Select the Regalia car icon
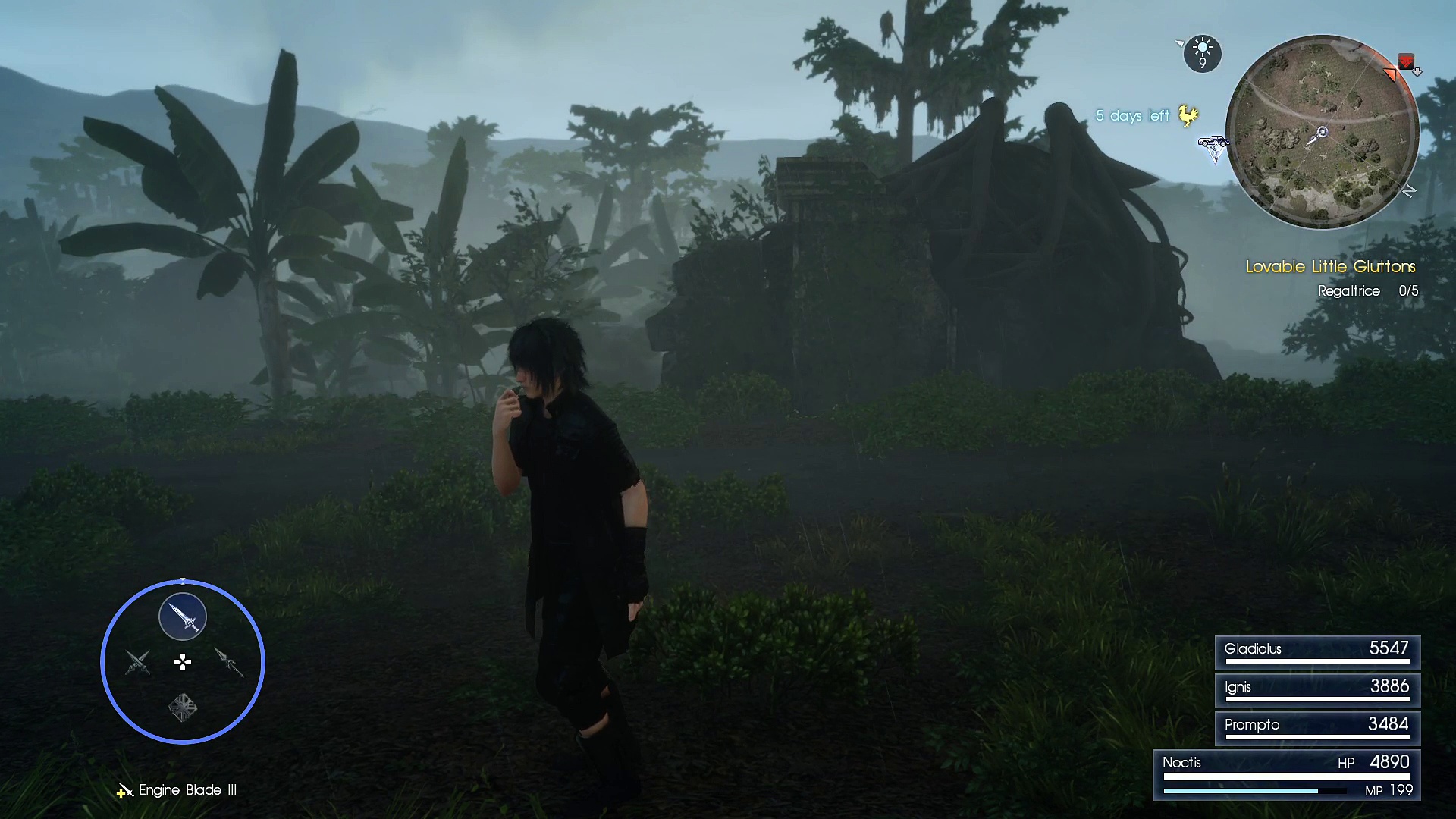1456x819 pixels. click(x=1213, y=143)
